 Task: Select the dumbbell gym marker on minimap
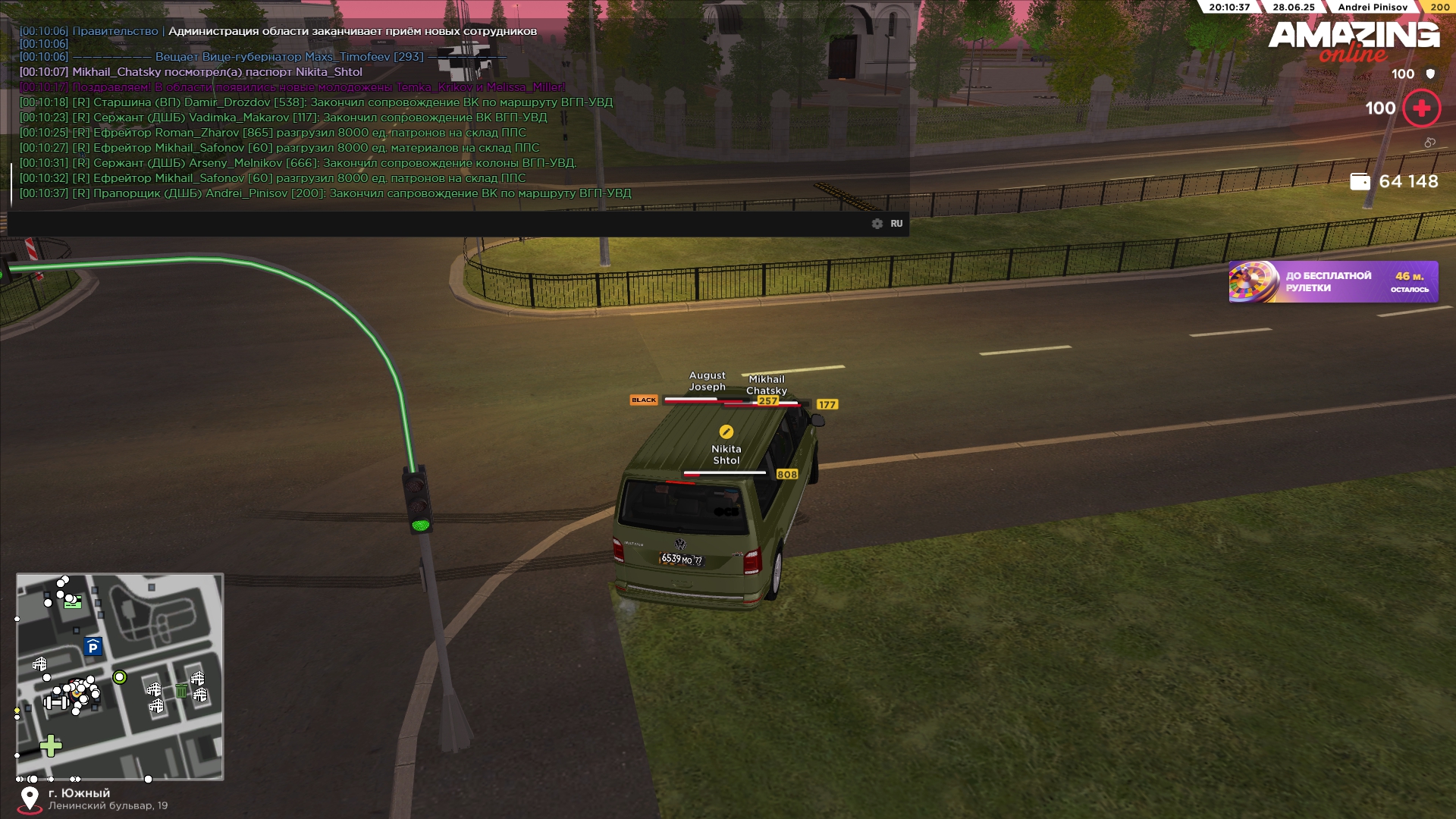(56, 702)
